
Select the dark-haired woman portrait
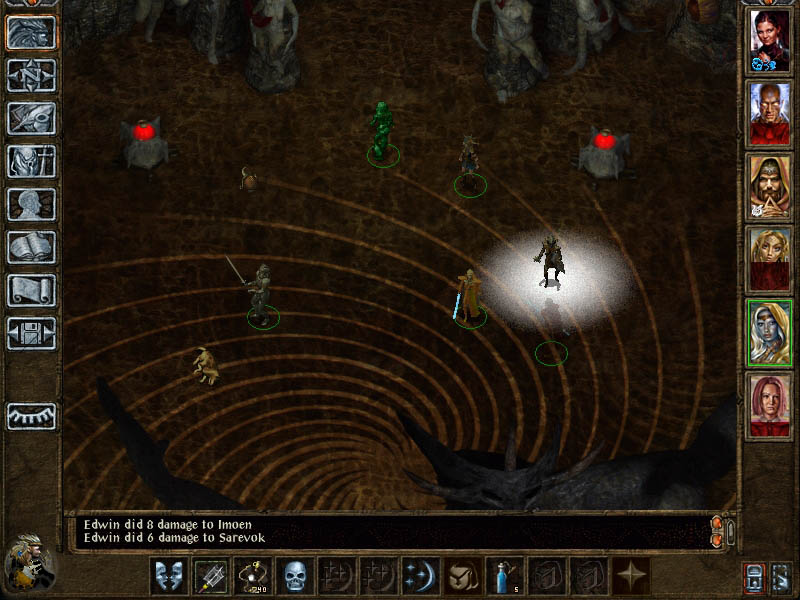(769, 41)
